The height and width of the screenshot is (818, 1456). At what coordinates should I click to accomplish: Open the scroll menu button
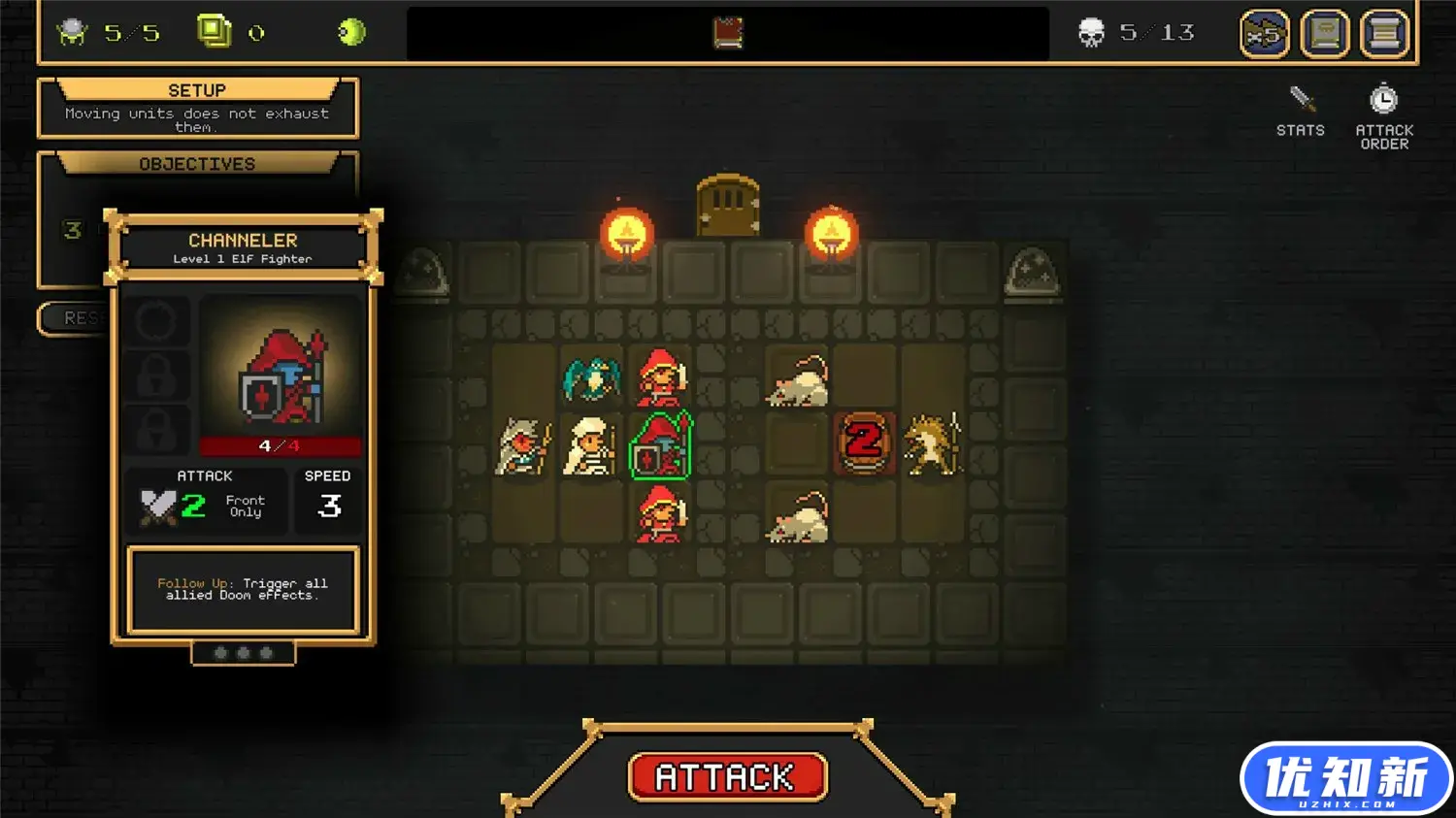coord(1384,34)
